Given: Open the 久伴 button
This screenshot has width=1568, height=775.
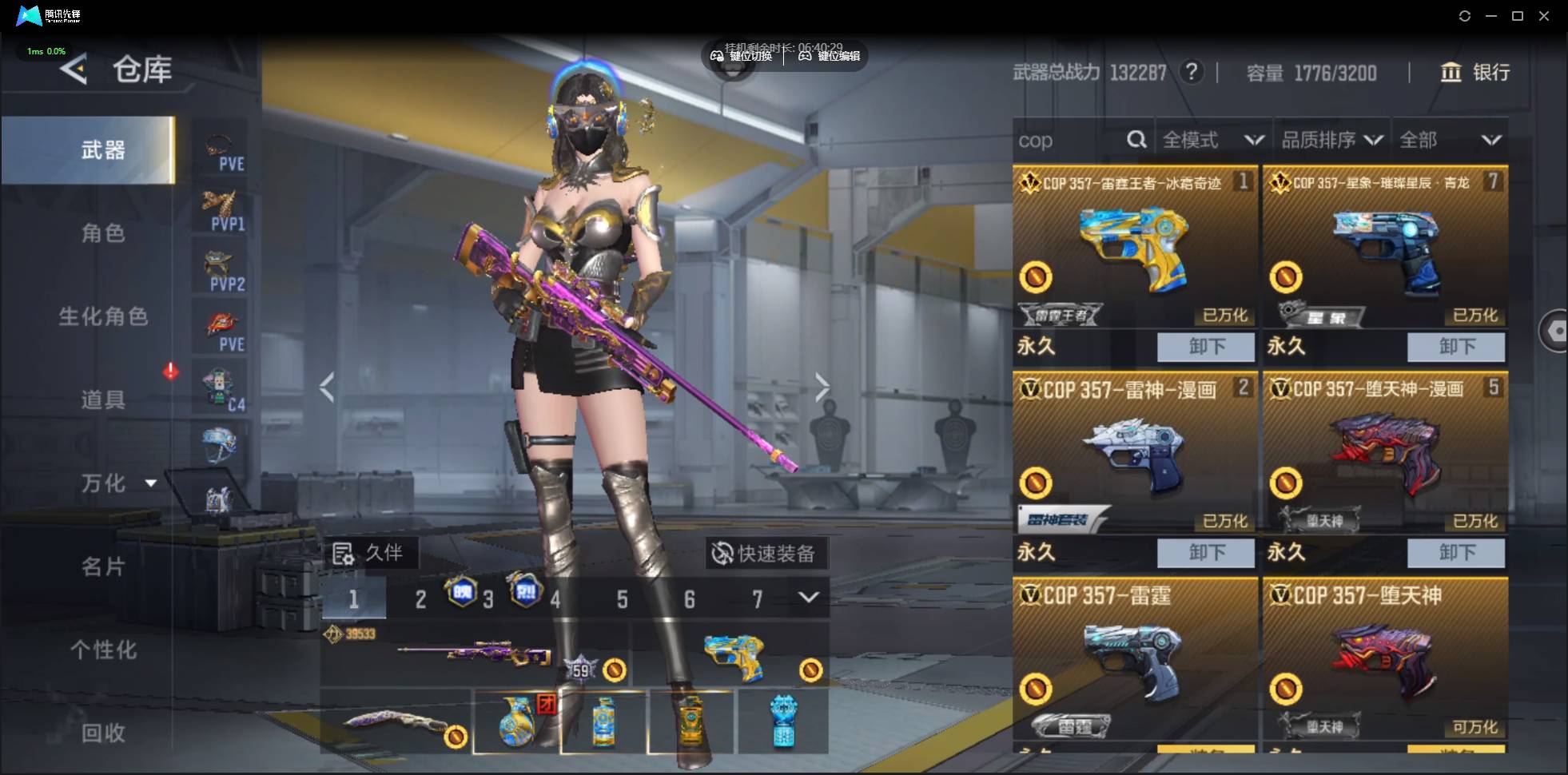Looking at the screenshot, I should point(368,553).
